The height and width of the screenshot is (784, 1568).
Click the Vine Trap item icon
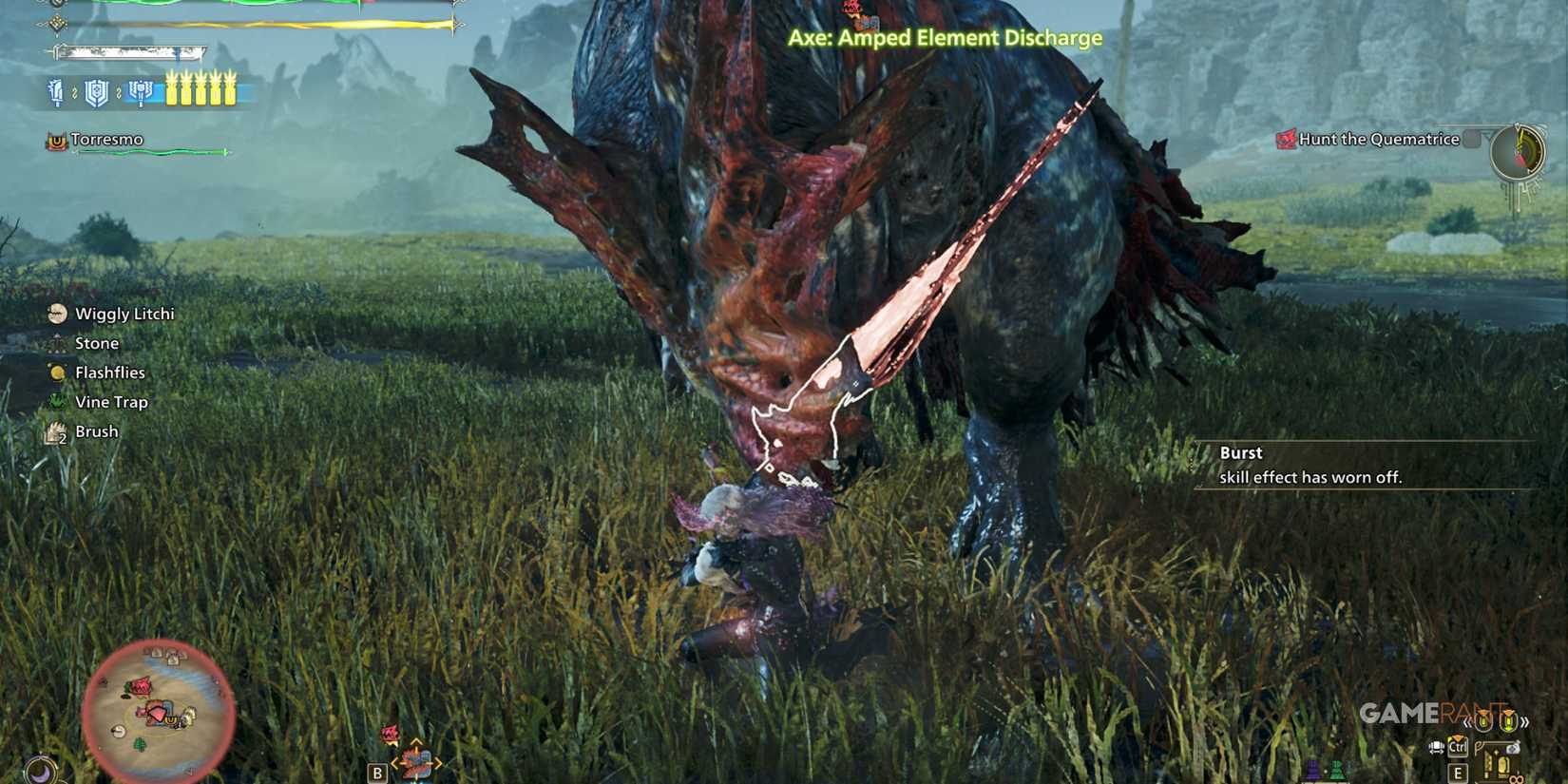(x=58, y=402)
